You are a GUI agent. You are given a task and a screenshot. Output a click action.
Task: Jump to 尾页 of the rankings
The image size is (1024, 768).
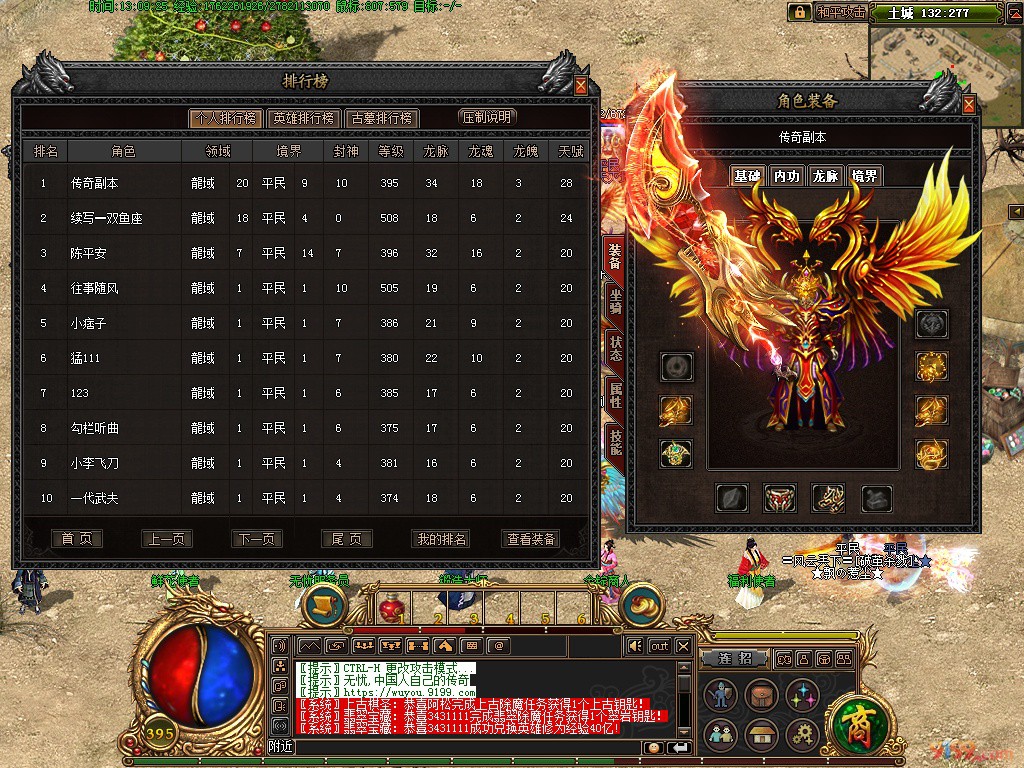[x=346, y=539]
